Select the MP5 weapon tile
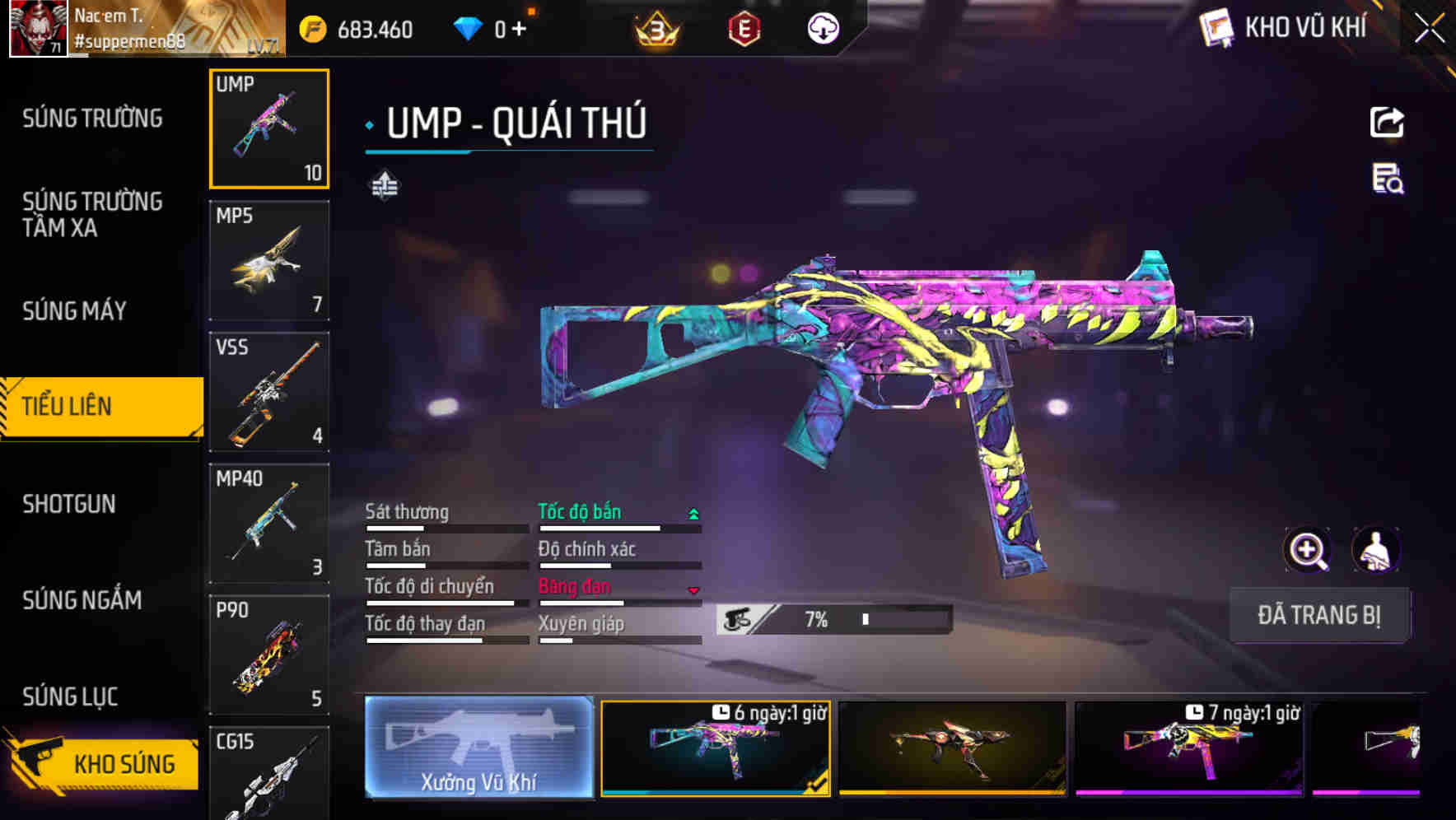The width and height of the screenshot is (1456, 820). [269, 260]
